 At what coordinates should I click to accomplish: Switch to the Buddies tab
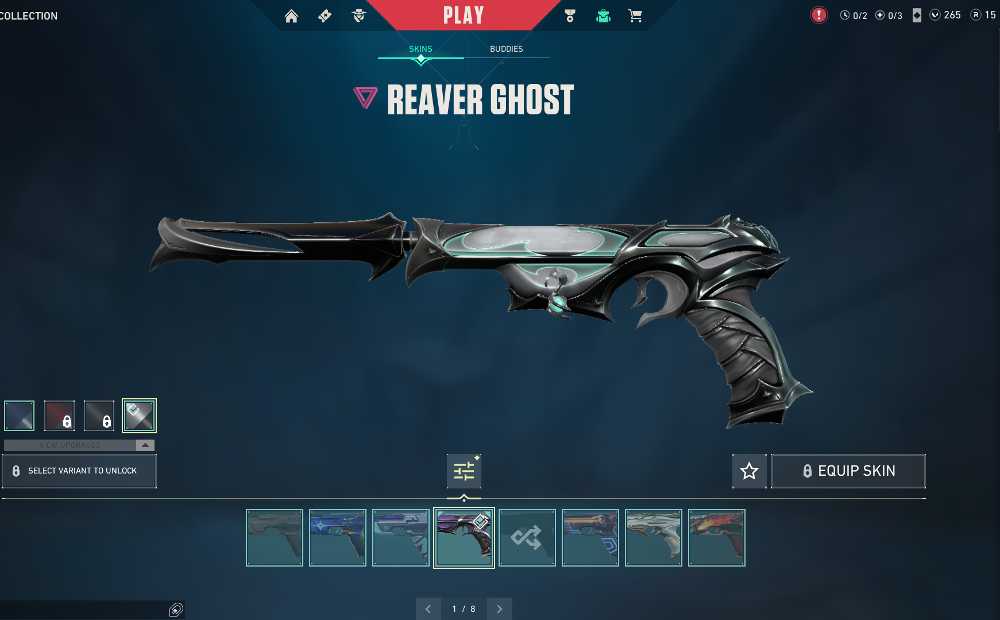click(506, 49)
